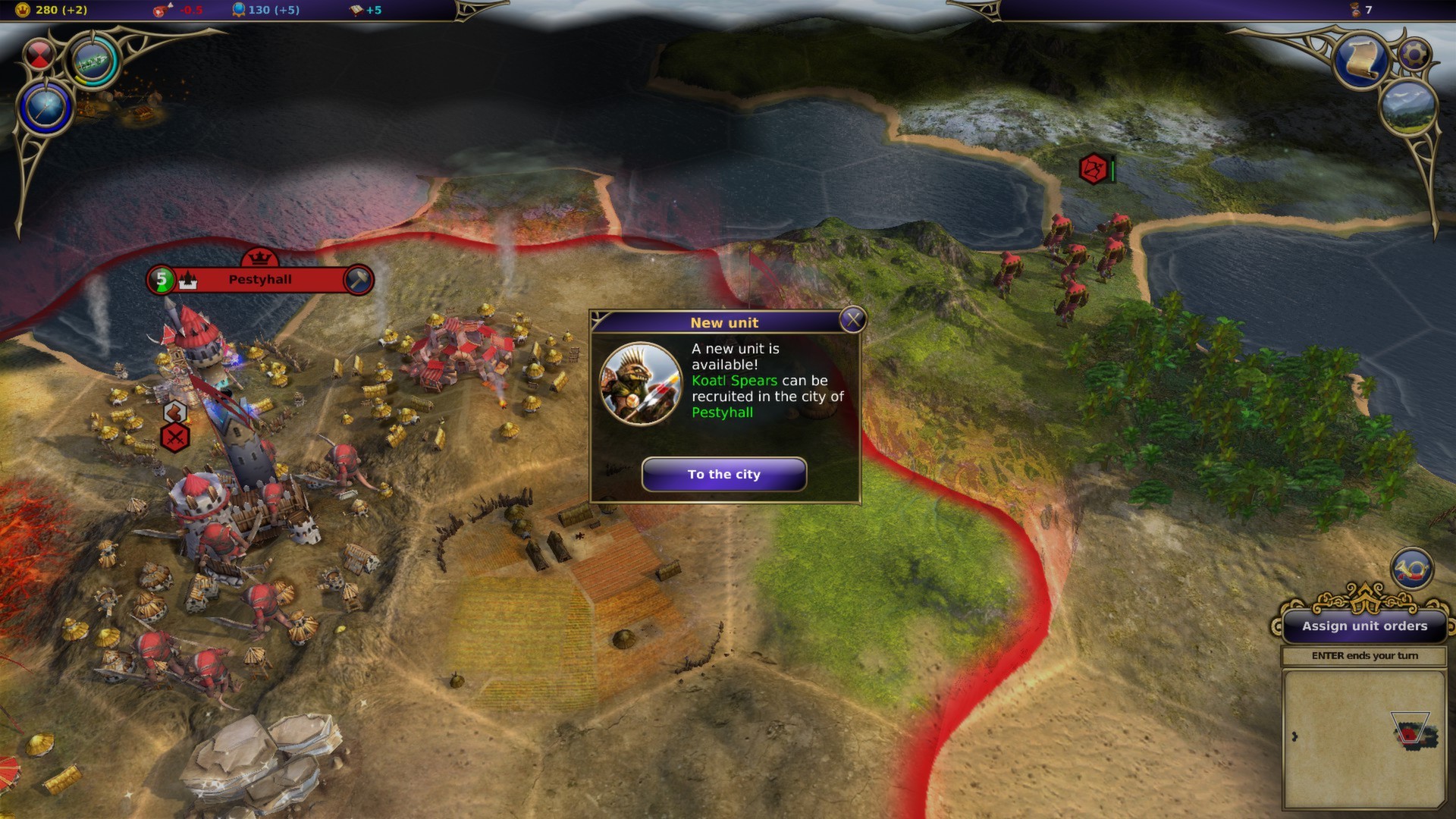This screenshot has width=1456, height=819.
Task: Close the New unit notification
Action: pyautogui.click(x=852, y=320)
